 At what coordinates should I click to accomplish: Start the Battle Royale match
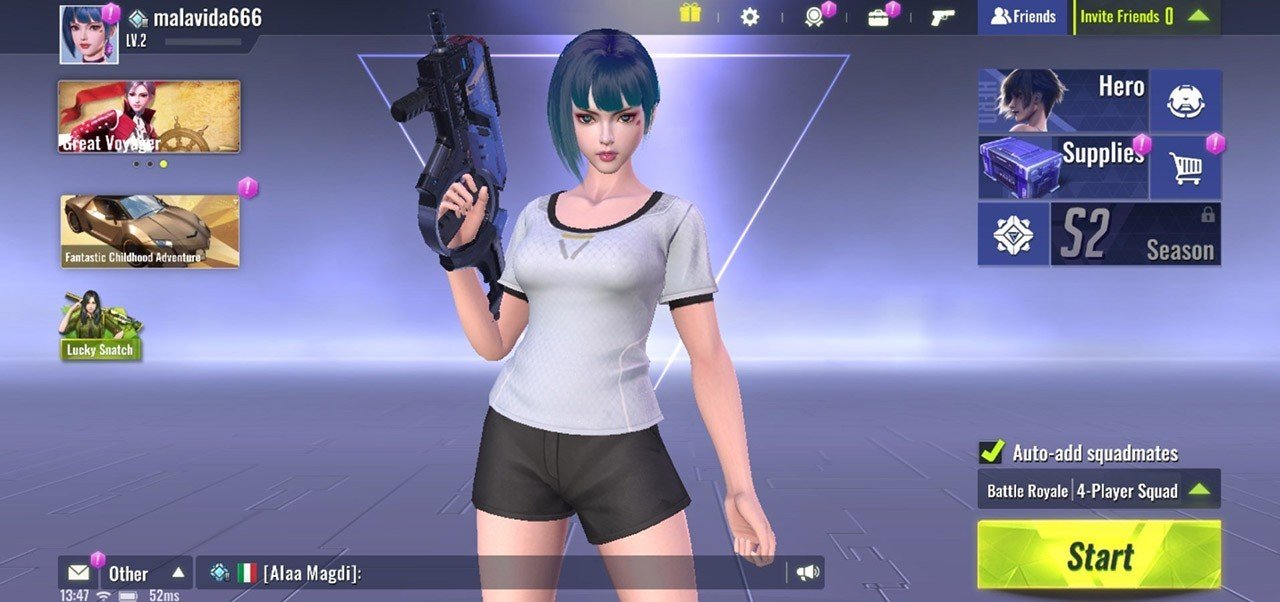[1098, 556]
